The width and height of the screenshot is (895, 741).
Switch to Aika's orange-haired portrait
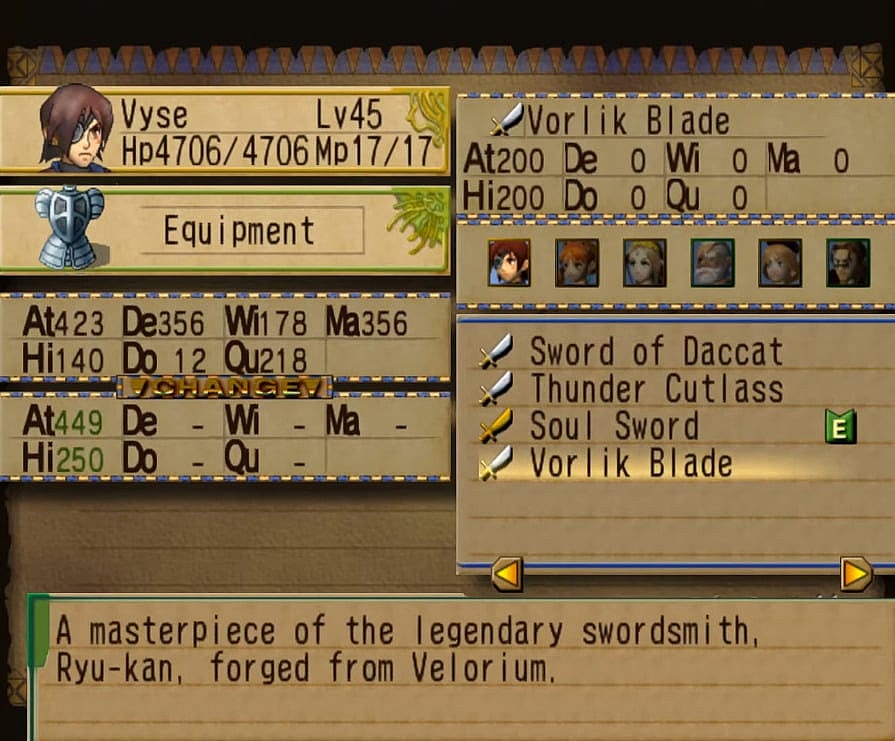coord(577,263)
